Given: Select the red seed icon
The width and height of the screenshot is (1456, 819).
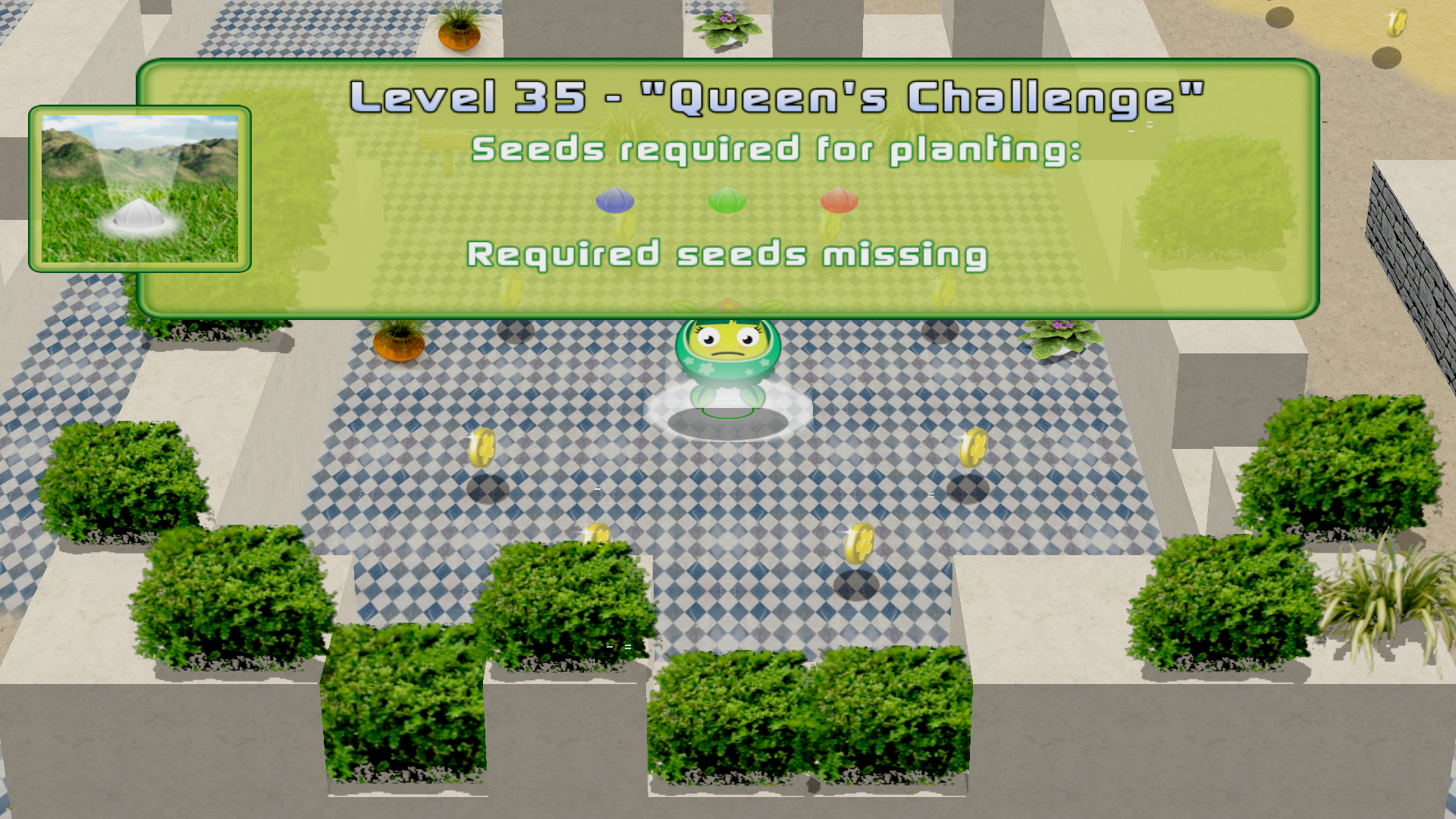Looking at the screenshot, I should (837, 199).
